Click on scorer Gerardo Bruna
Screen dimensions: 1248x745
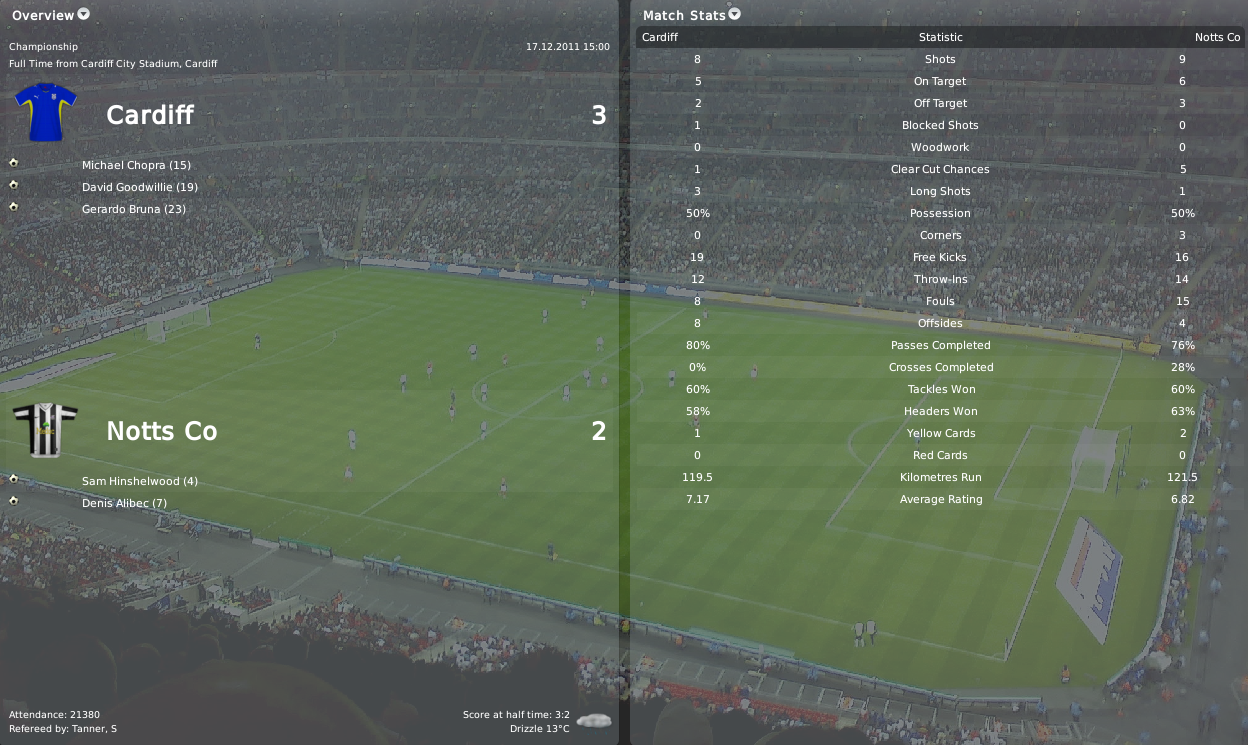134,209
